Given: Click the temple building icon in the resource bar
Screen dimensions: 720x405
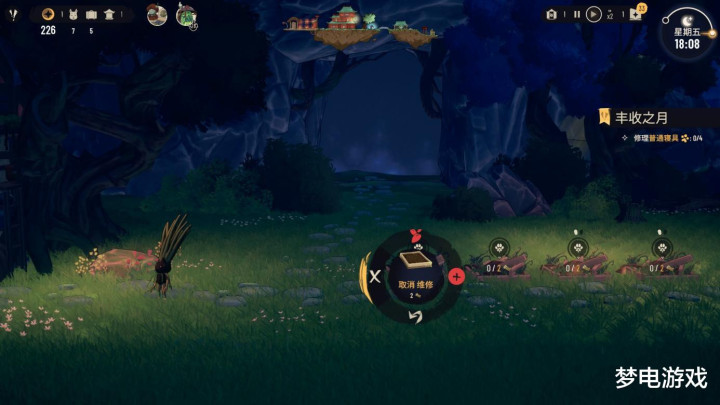Looking at the screenshot, I should pyautogui.click(x=108, y=14).
